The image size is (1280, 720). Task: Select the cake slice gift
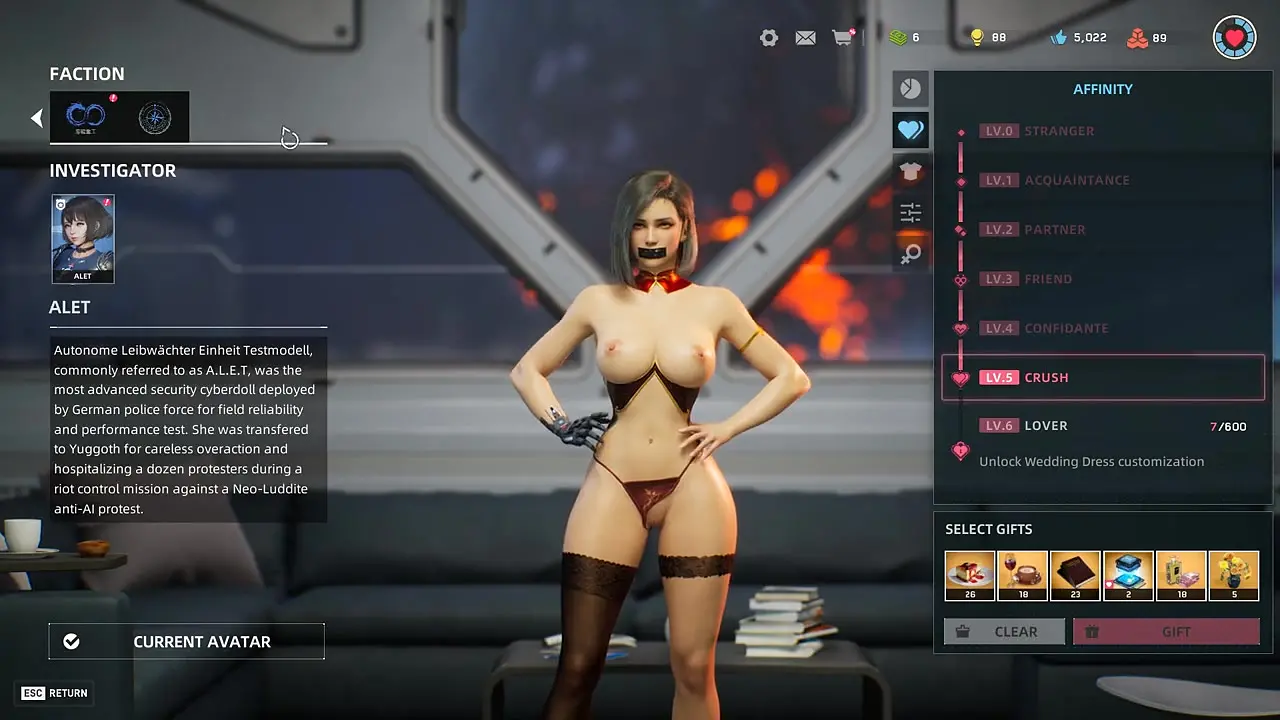coord(970,576)
